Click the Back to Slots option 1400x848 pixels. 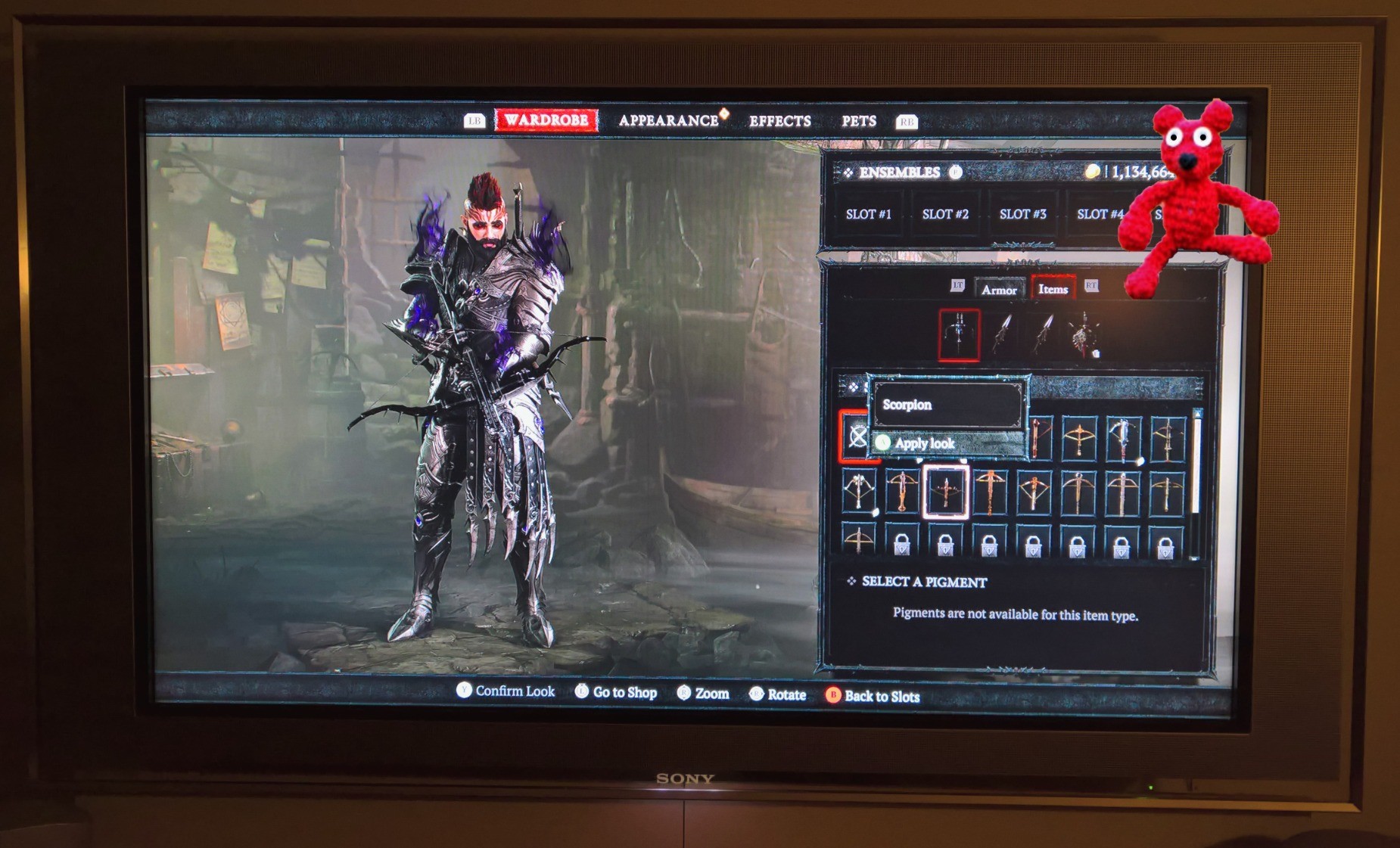coord(873,696)
